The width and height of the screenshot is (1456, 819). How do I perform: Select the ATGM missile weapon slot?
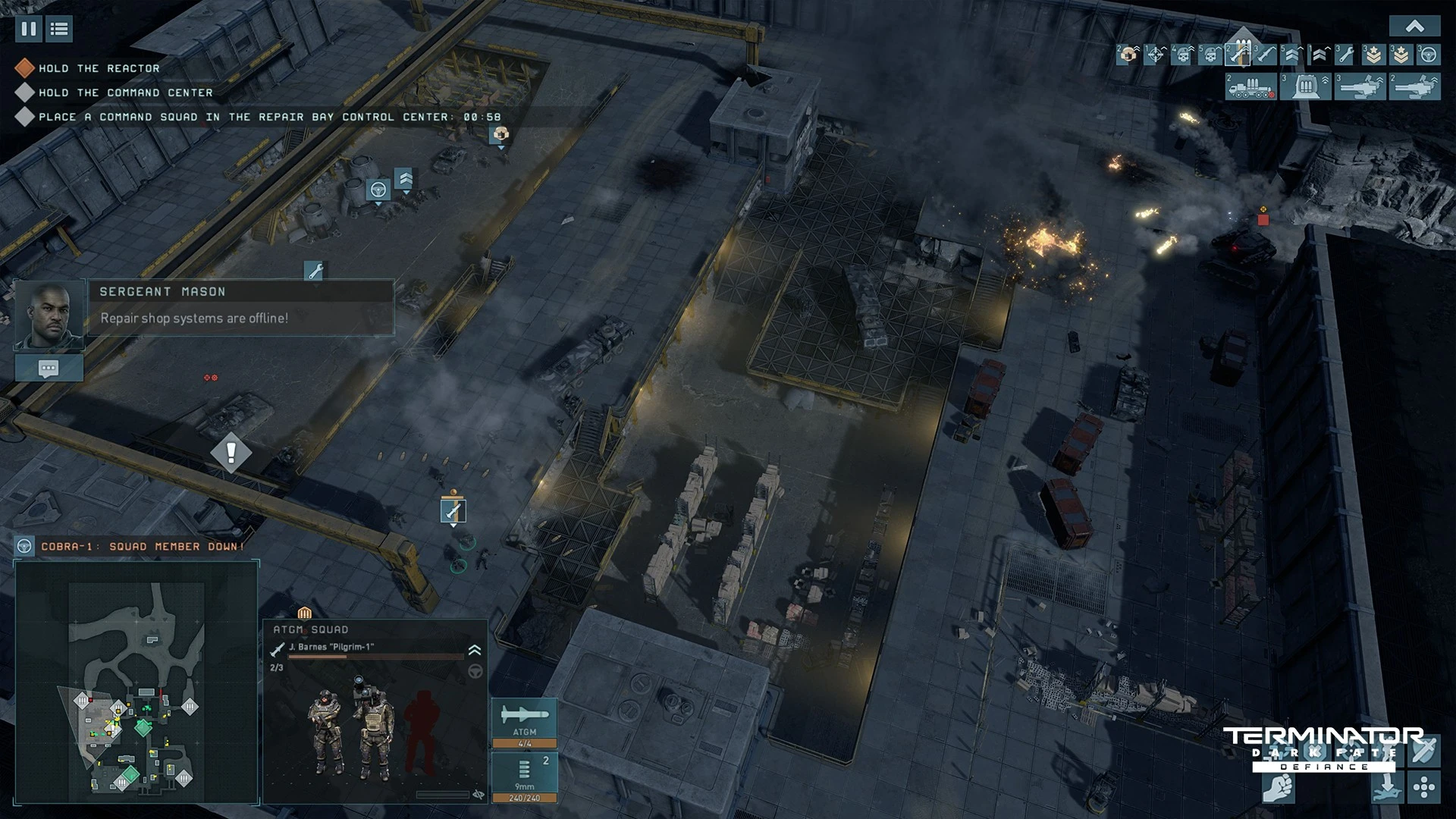tap(524, 722)
